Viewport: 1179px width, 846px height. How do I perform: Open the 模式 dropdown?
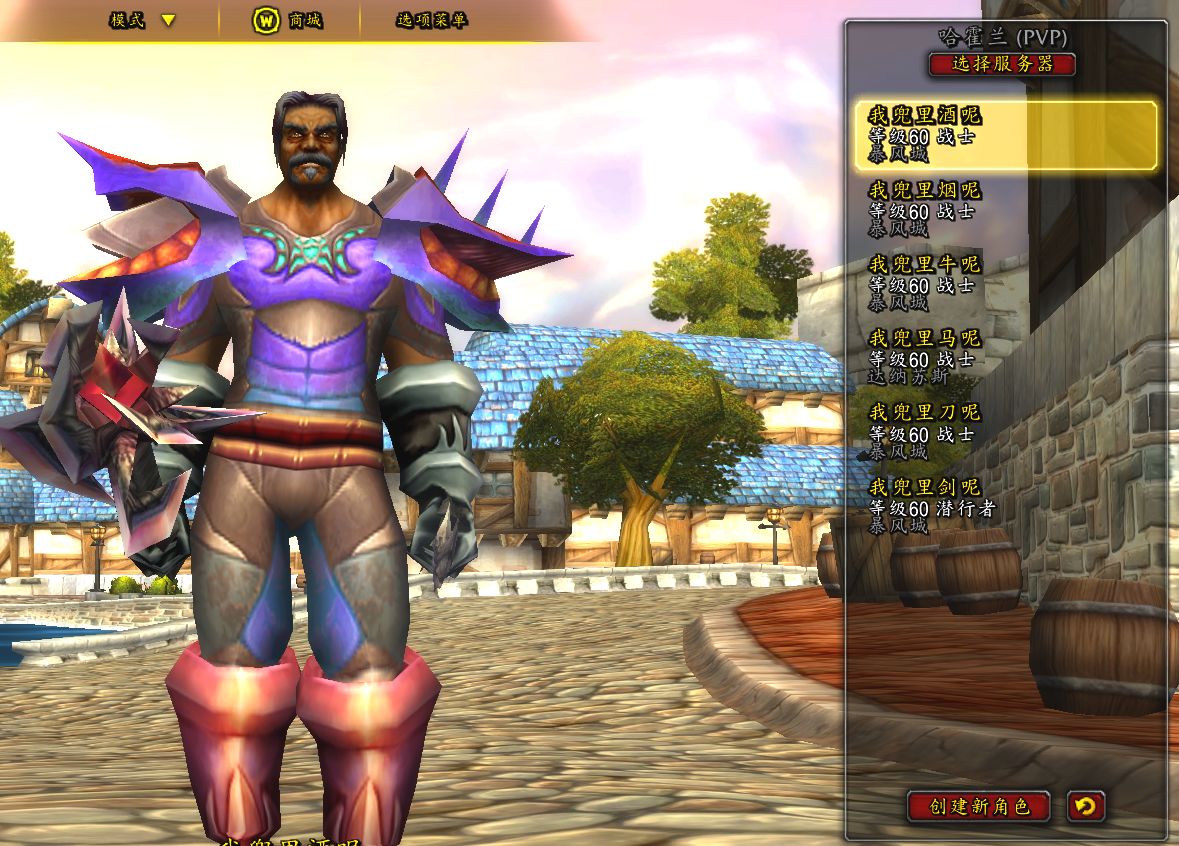coord(143,20)
